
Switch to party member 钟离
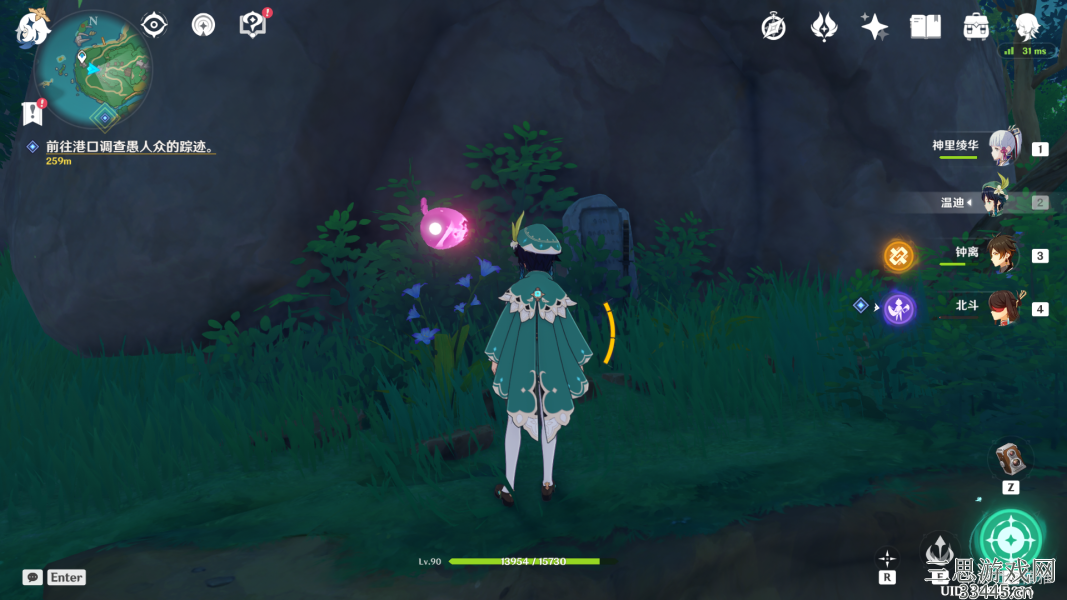pos(1003,254)
